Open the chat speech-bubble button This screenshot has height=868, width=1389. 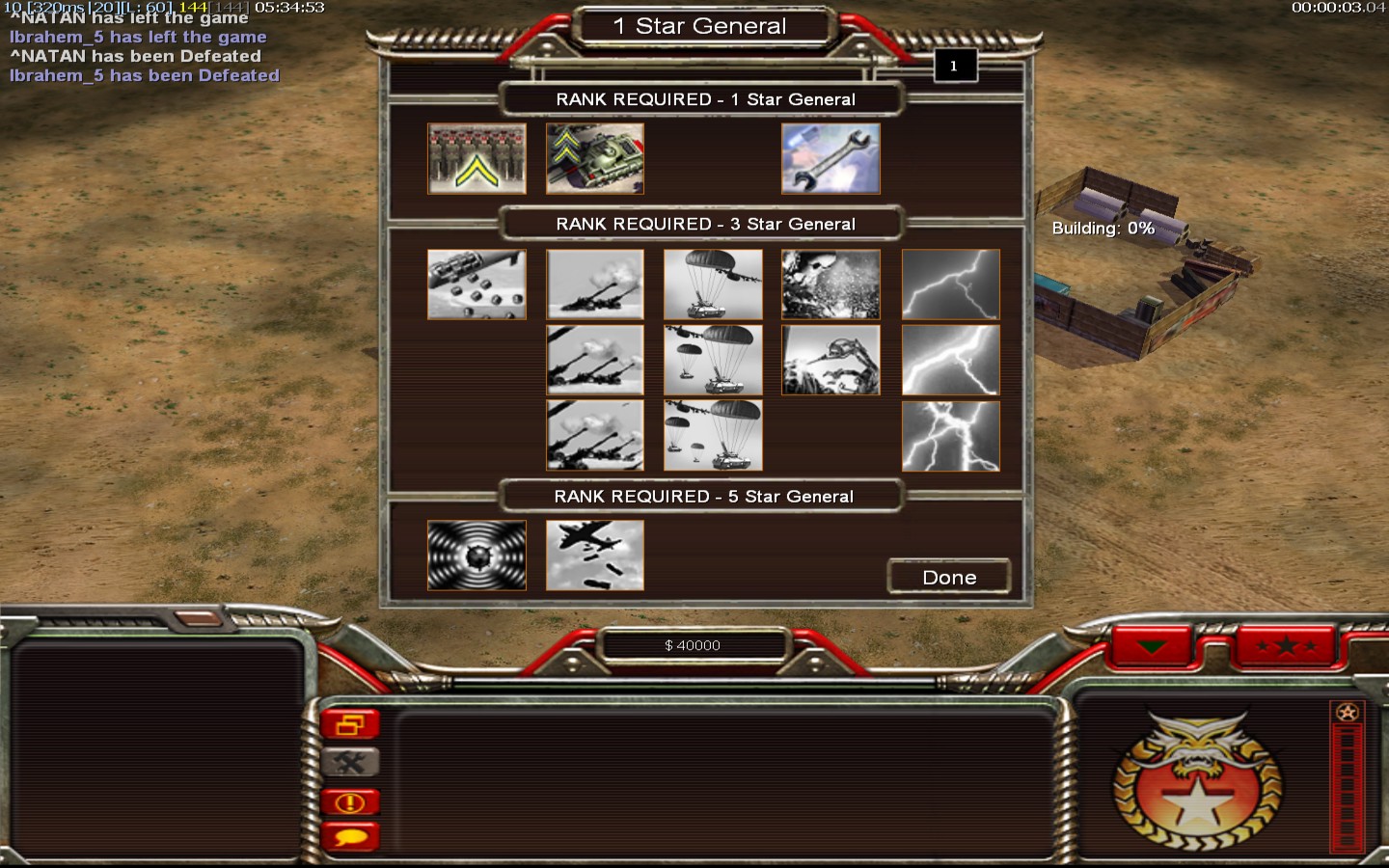pyautogui.click(x=350, y=836)
